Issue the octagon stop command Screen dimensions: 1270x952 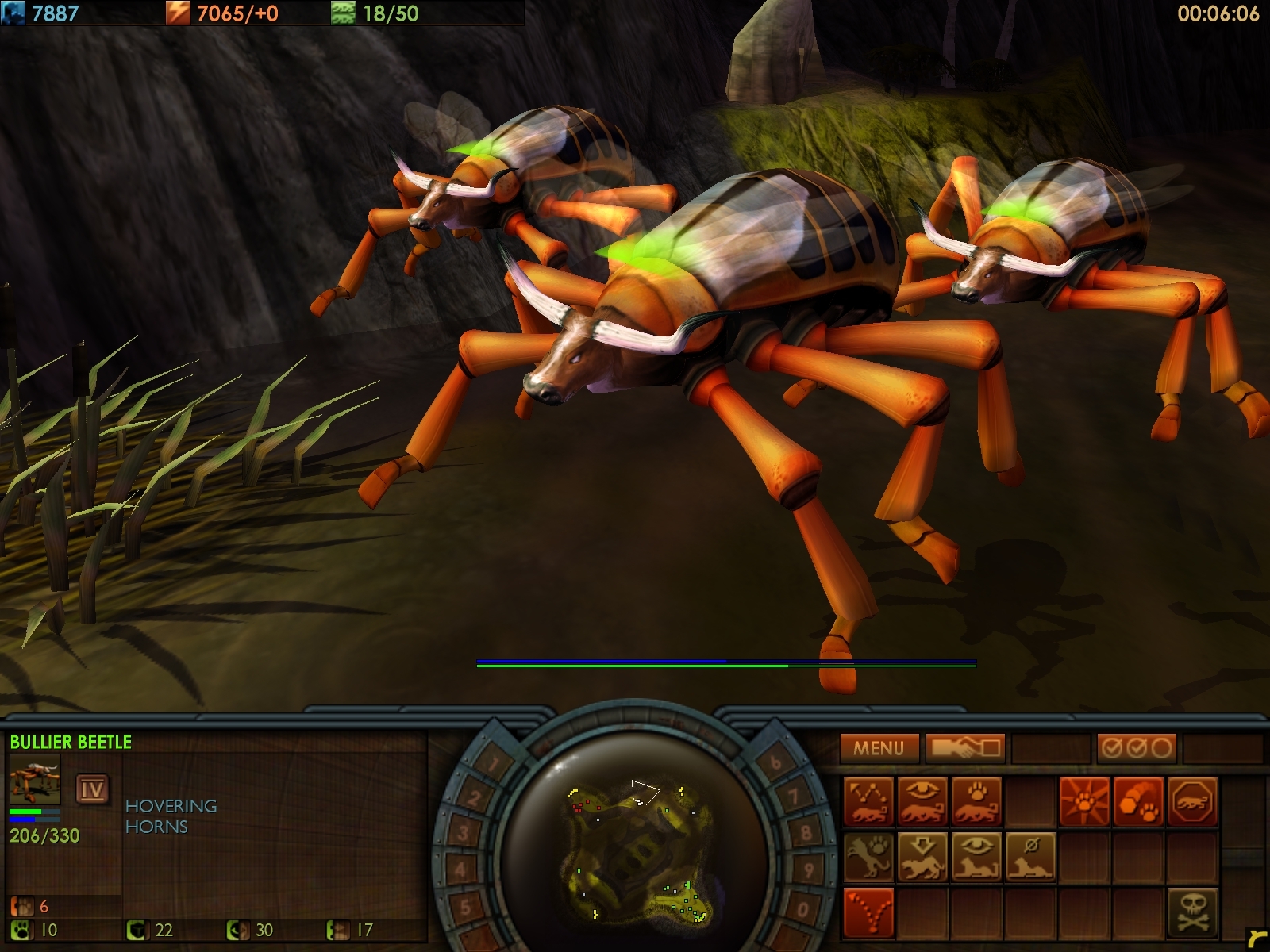tap(1192, 802)
